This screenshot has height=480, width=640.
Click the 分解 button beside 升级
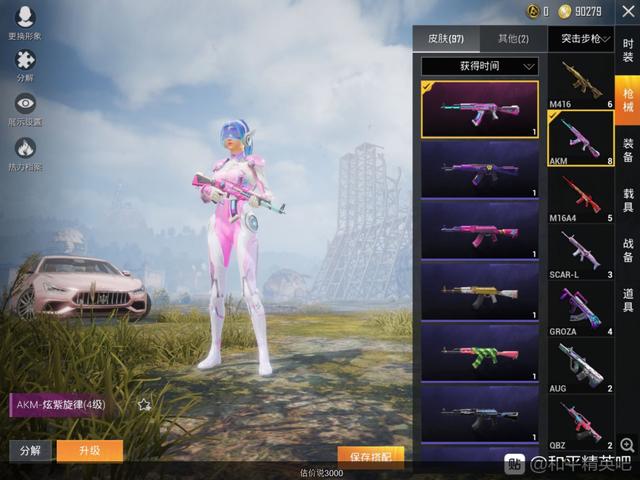tap(30, 451)
